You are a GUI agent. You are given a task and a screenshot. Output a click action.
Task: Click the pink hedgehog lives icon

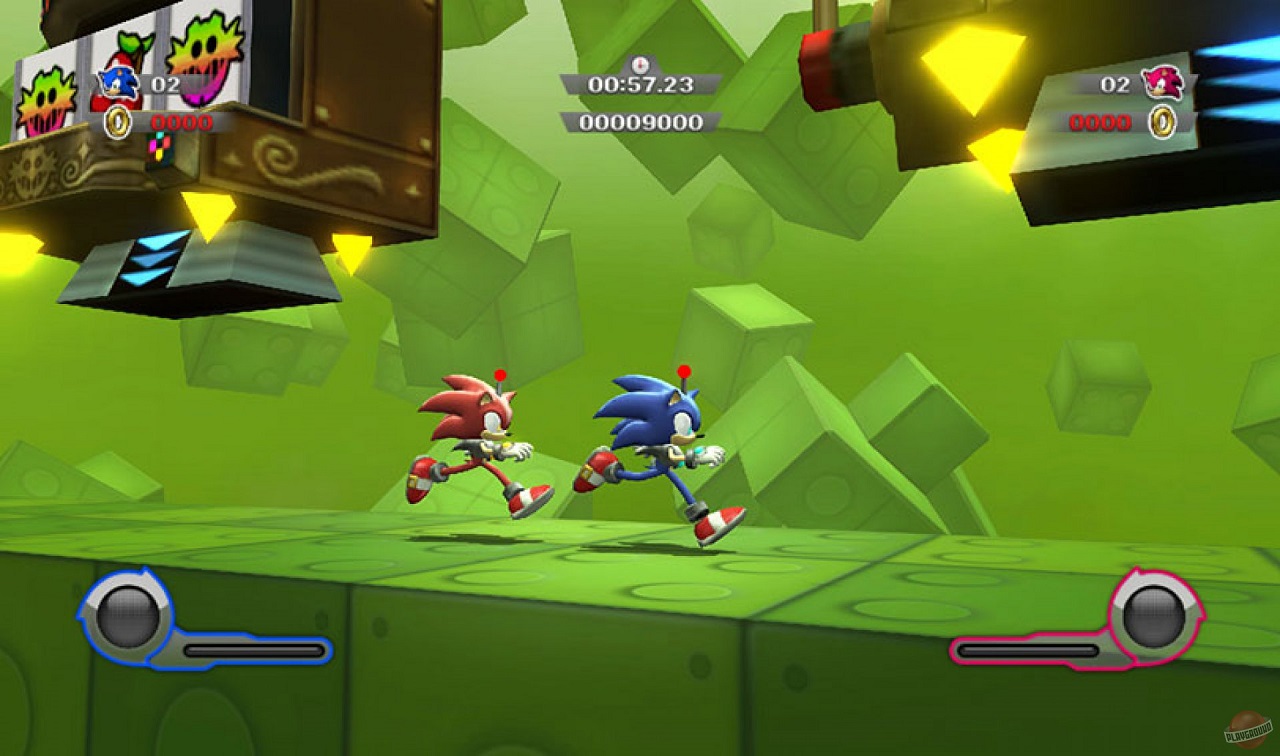coord(1162,84)
